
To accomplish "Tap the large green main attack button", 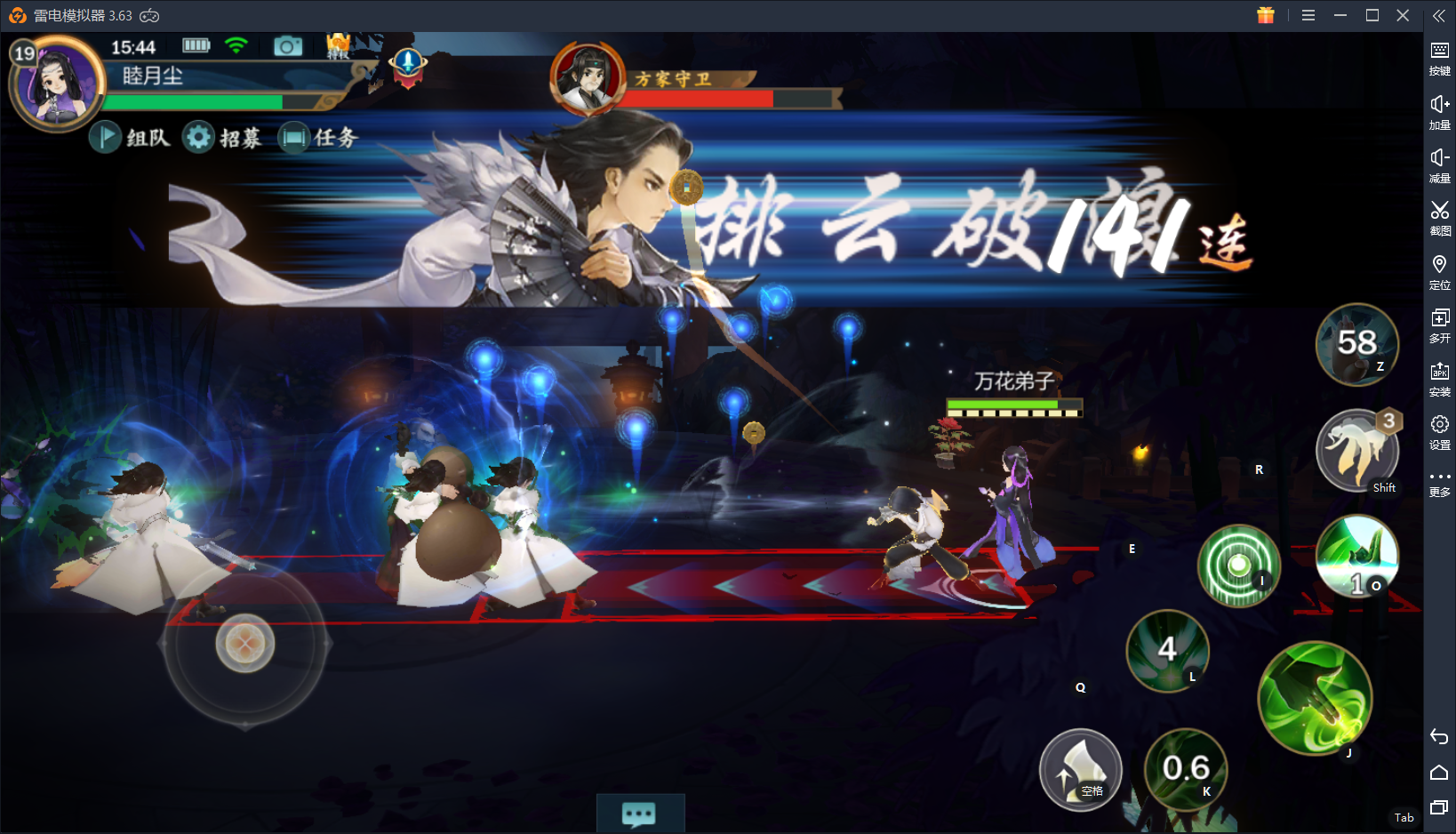I will pyautogui.click(x=1315, y=698).
